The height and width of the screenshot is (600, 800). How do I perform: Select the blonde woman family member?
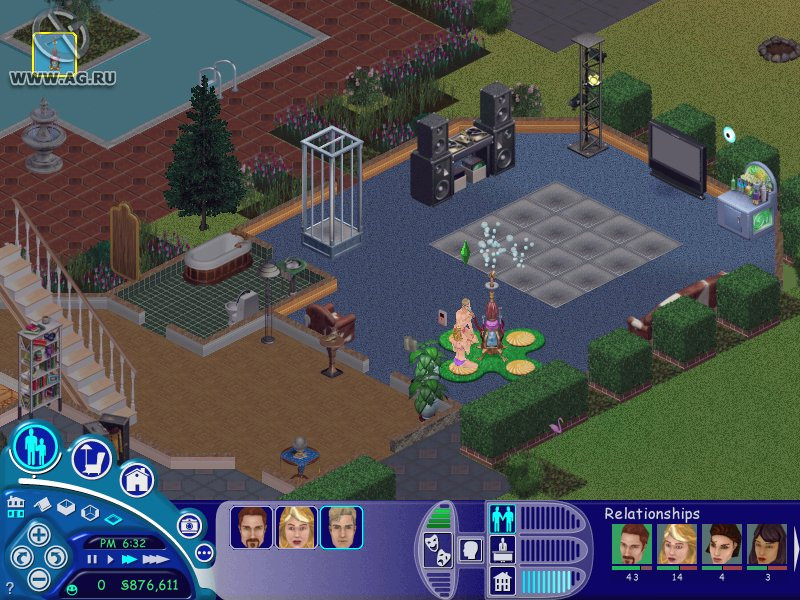pos(297,527)
